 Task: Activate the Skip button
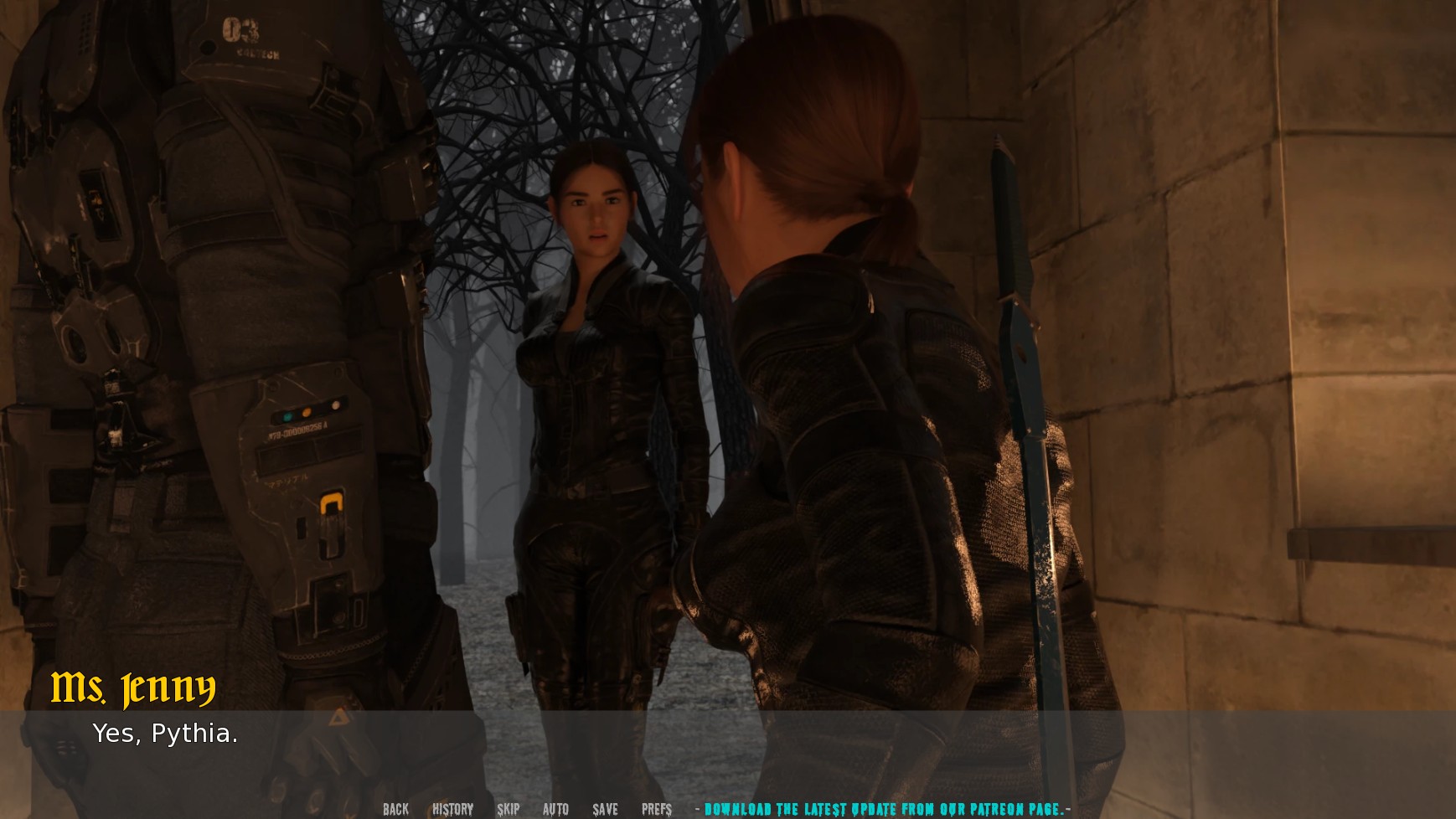click(508, 809)
